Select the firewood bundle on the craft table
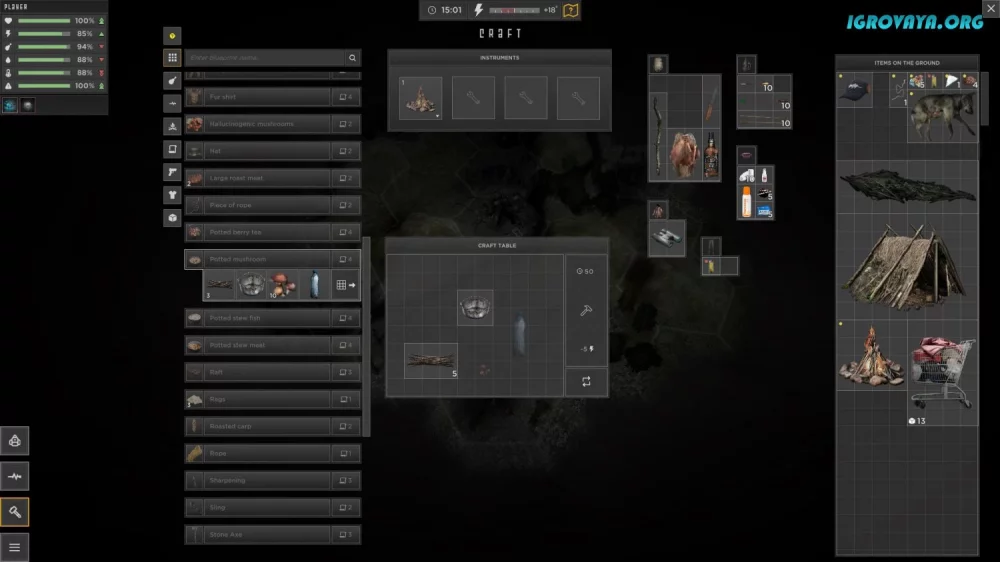The width and height of the screenshot is (1000, 562). pyautogui.click(x=430, y=360)
